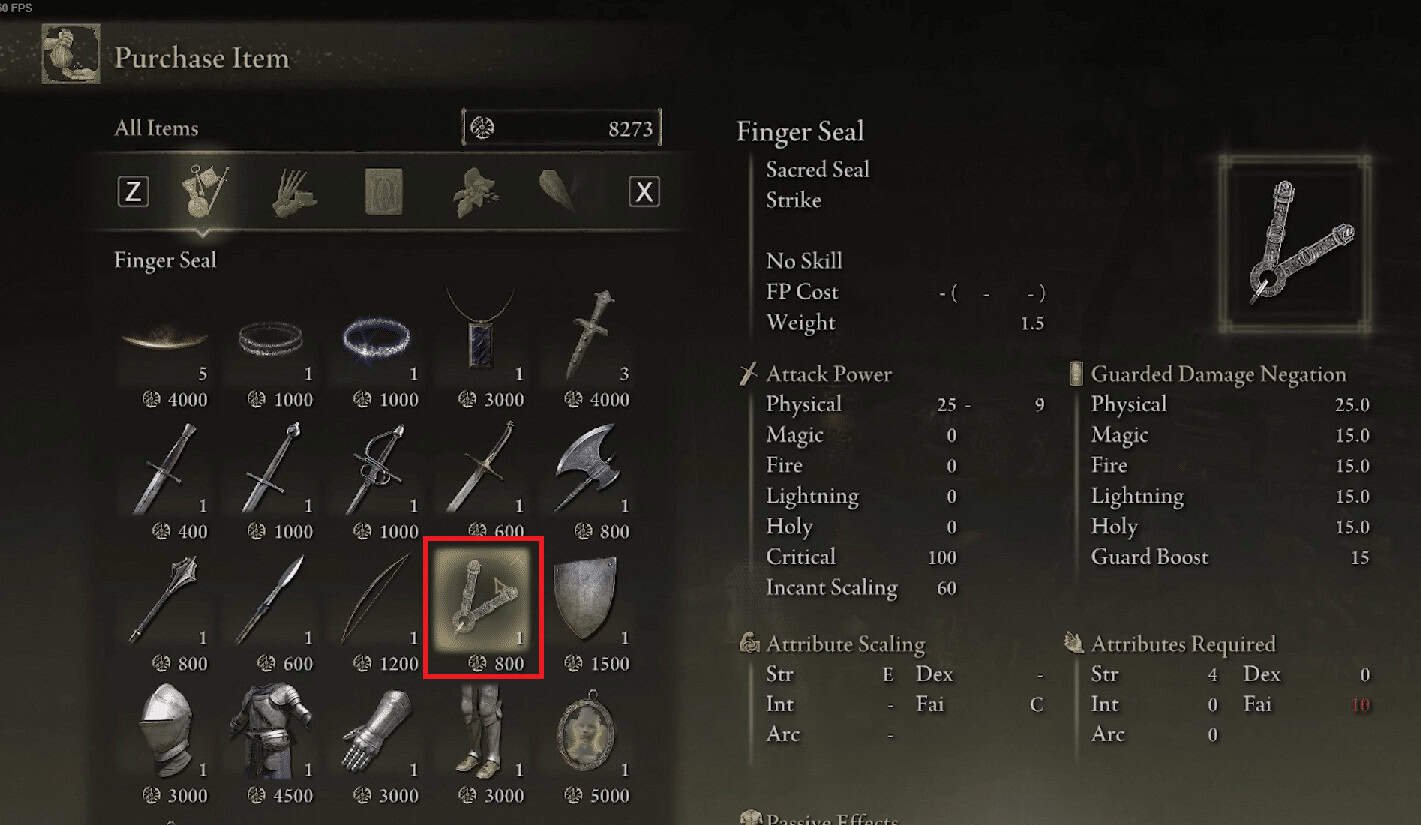Choose the Stonesword Key item
This screenshot has width=1421, height=825.
pos(589,335)
